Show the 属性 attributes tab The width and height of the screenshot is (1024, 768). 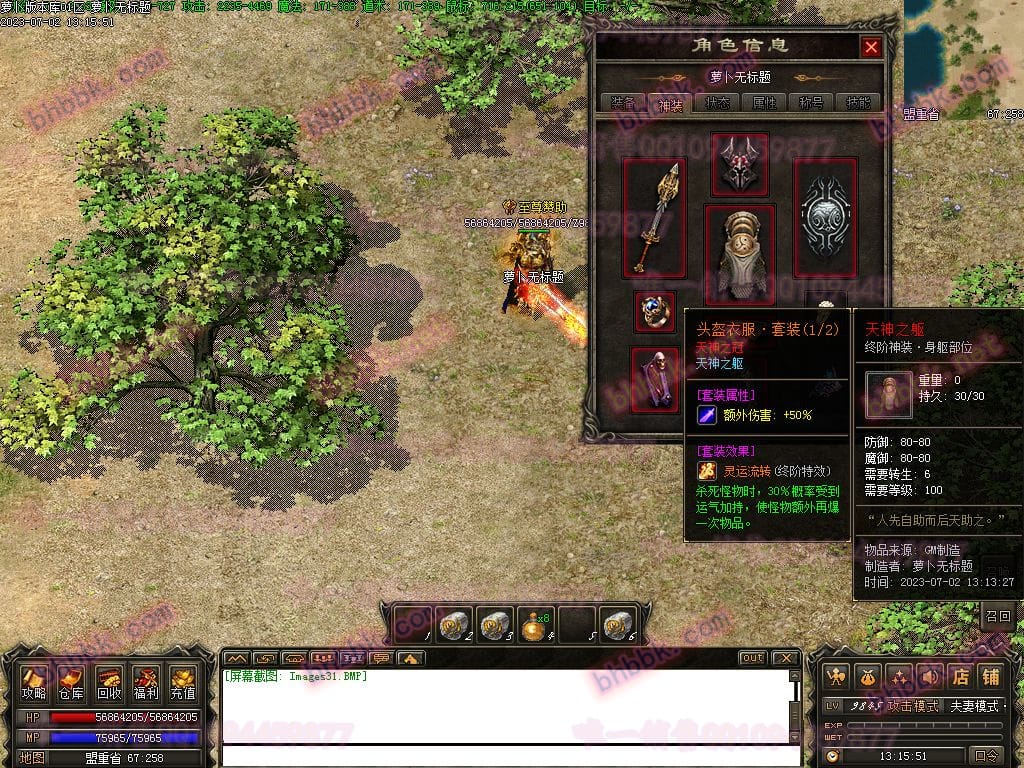coord(764,102)
